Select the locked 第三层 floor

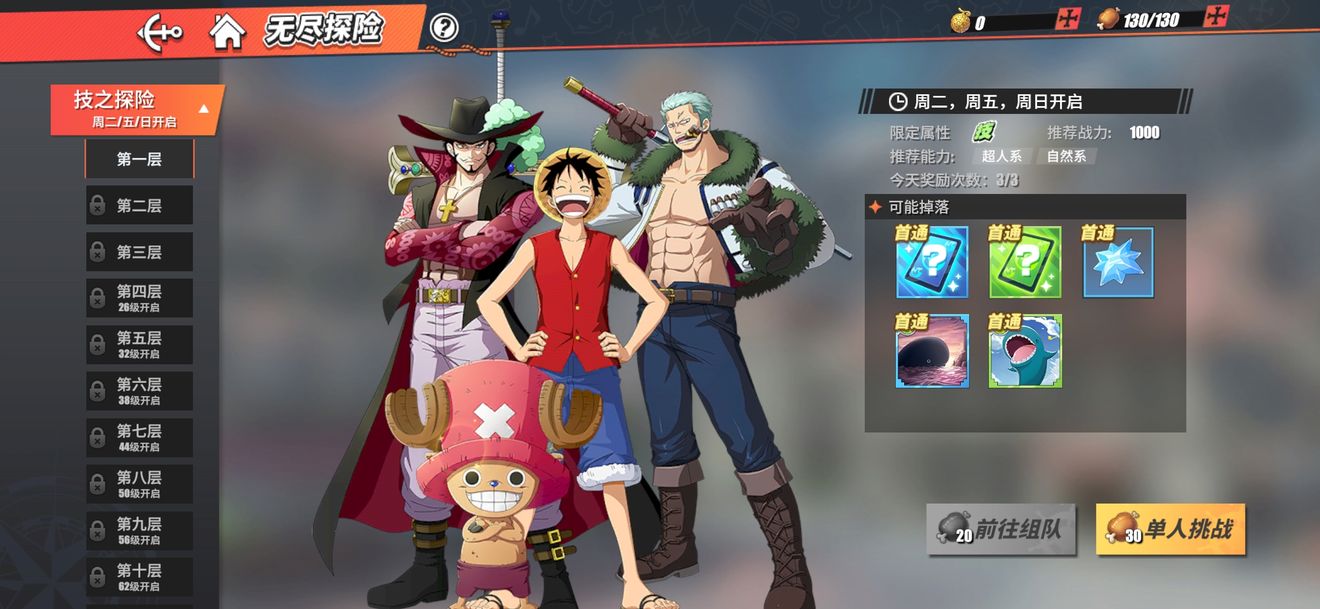pos(139,252)
